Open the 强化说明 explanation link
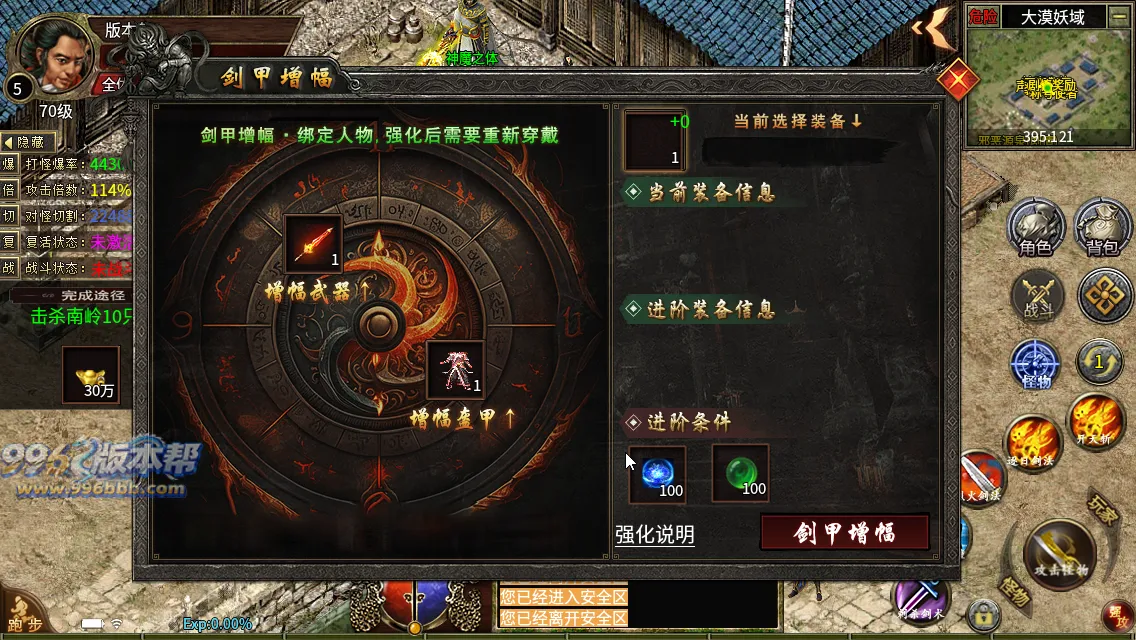The image size is (1136, 640). [x=655, y=535]
